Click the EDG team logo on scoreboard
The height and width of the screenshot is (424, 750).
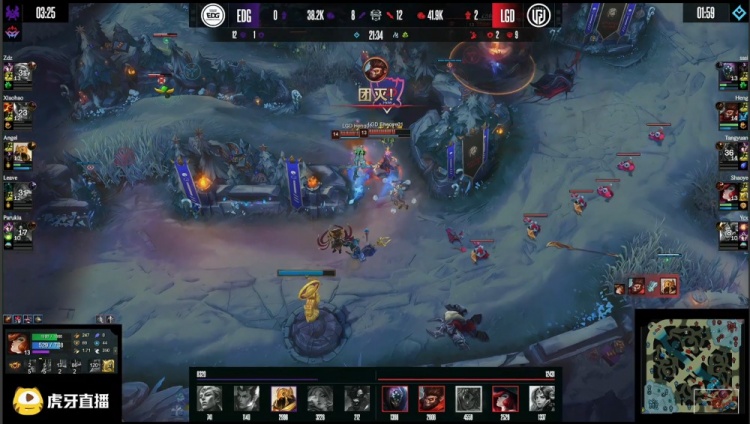click(213, 15)
